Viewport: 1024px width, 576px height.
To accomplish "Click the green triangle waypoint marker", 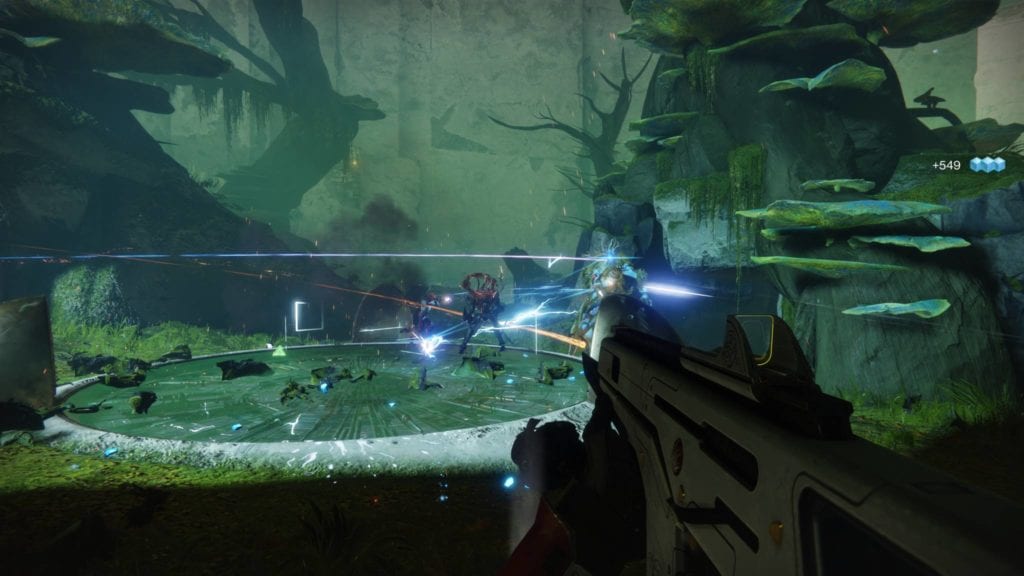I will click(x=281, y=350).
